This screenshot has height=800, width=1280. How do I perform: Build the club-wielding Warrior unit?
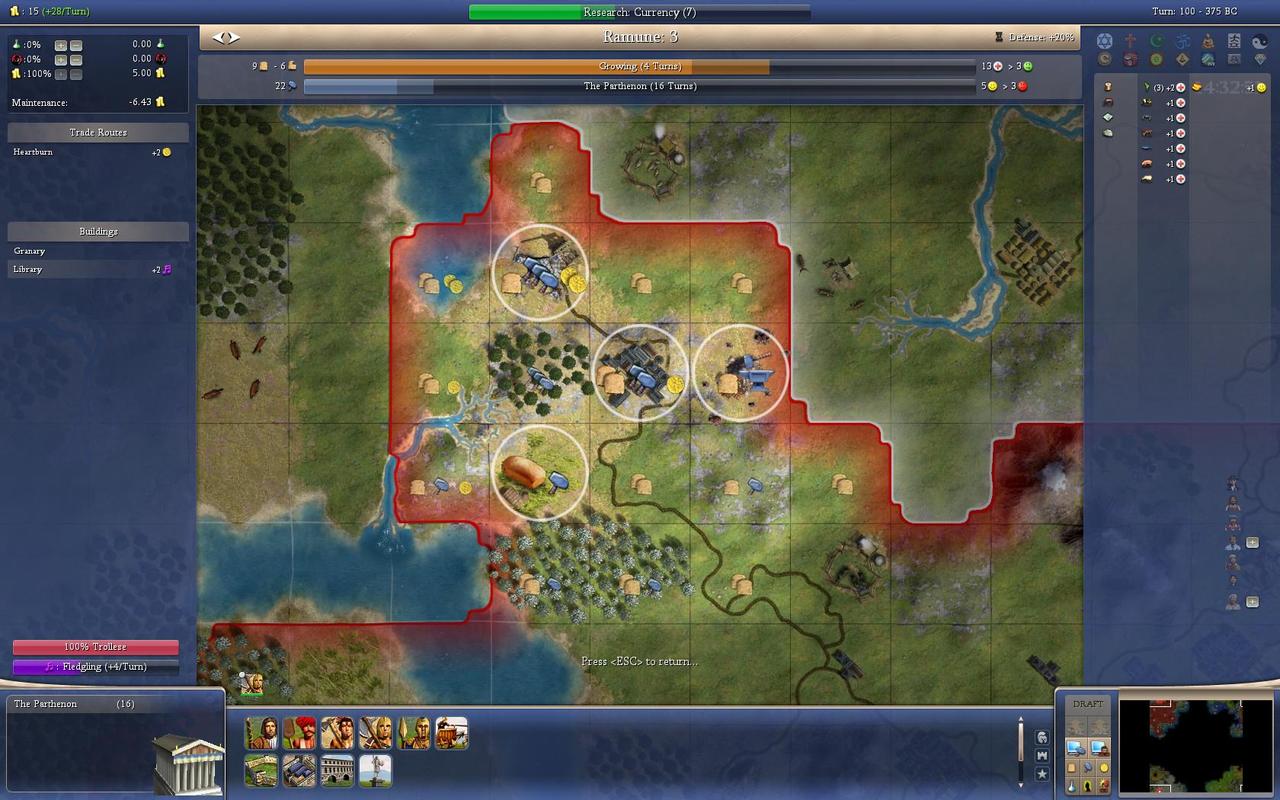coord(337,733)
